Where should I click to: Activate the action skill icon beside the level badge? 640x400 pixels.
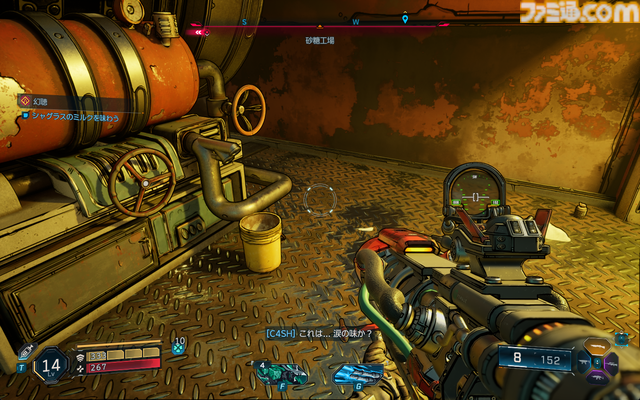[24, 353]
